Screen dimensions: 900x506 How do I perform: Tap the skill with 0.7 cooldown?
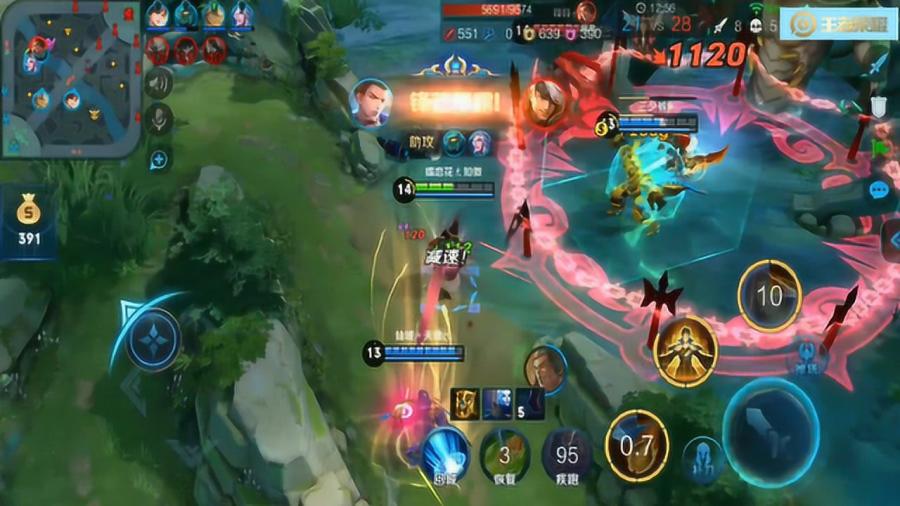[x=637, y=443]
